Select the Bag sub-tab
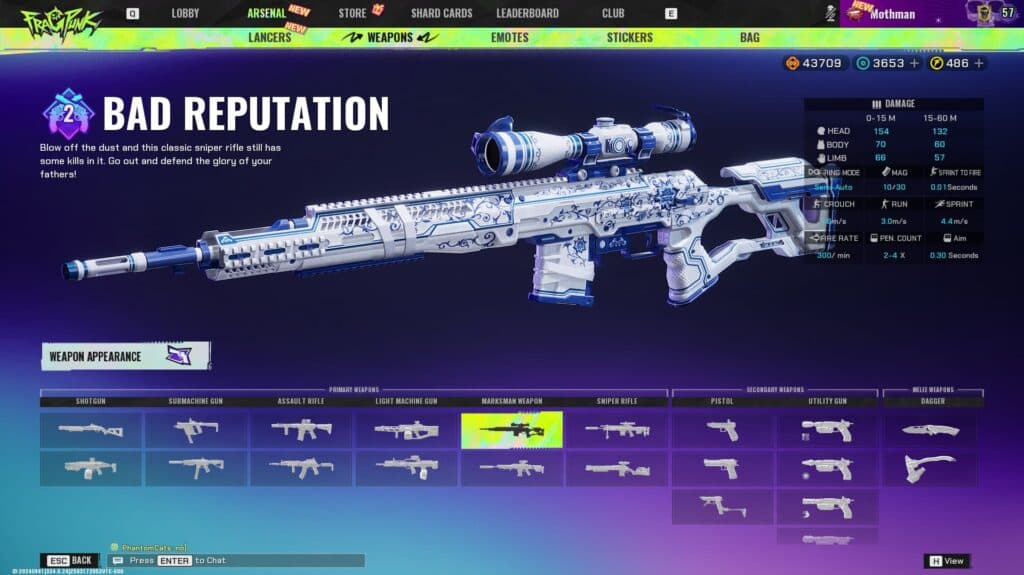This screenshot has height=575, width=1024. click(749, 37)
